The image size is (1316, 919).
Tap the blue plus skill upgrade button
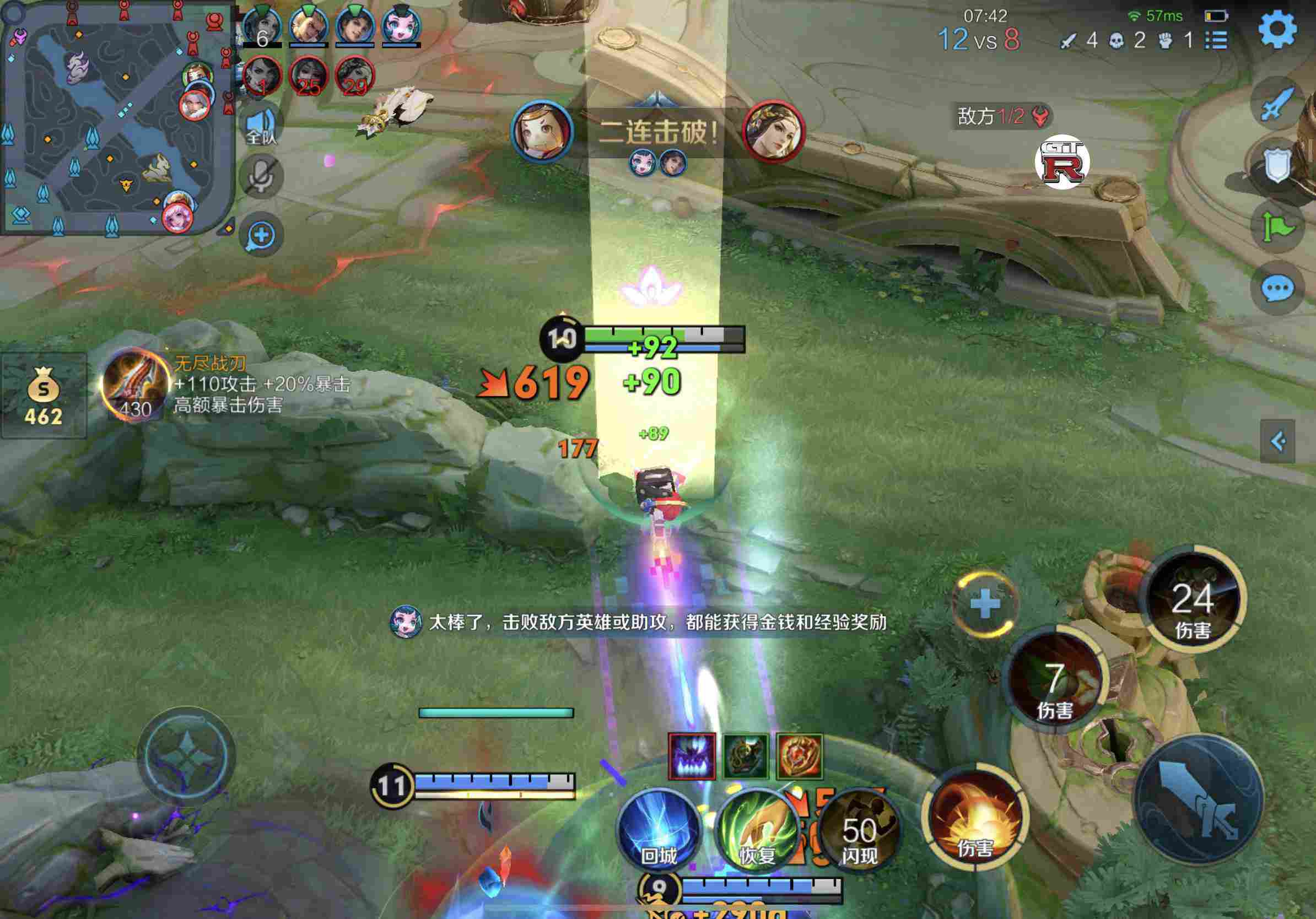point(985,603)
